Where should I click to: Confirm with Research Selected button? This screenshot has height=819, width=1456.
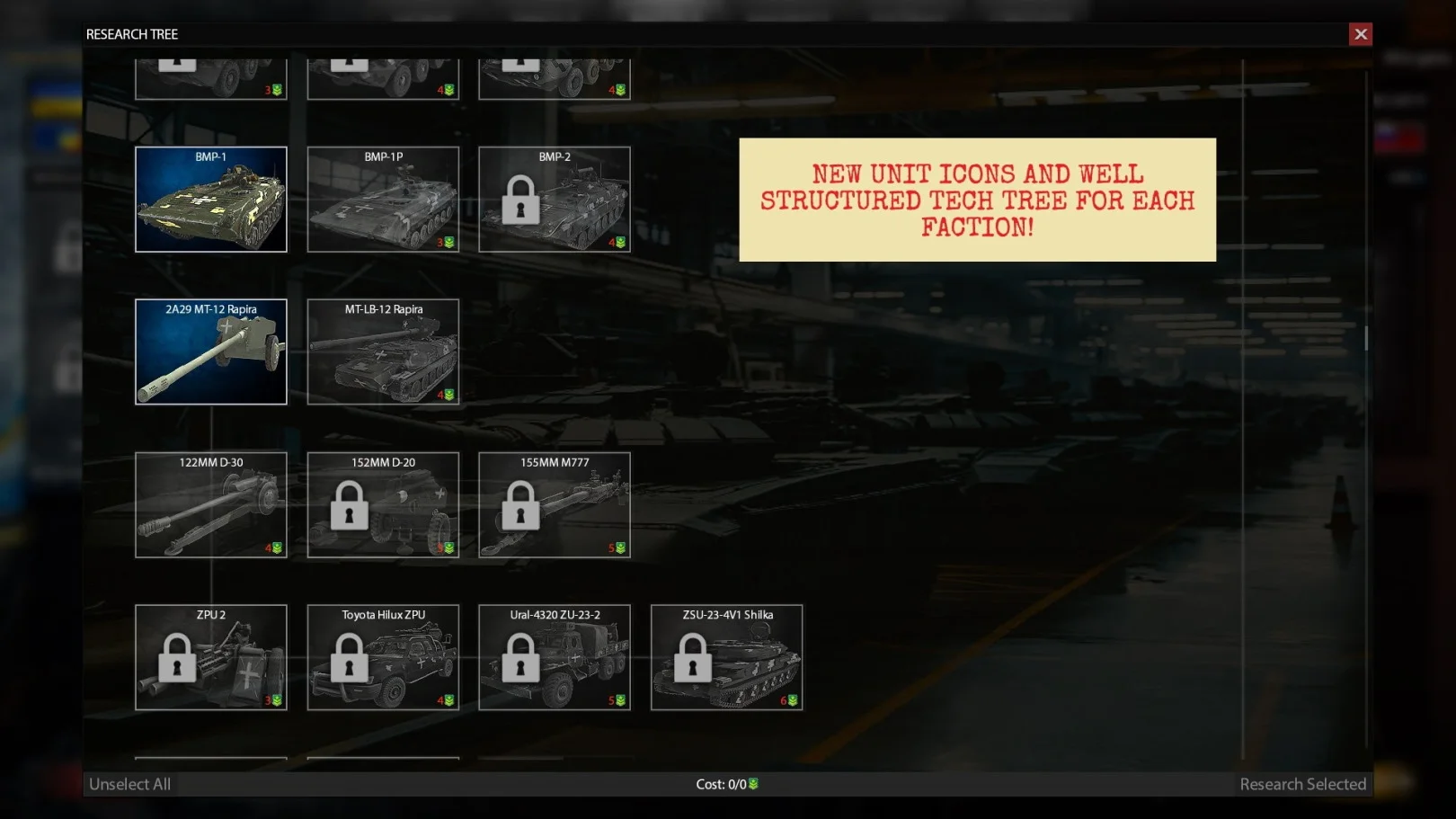click(x=1302, y=784)
